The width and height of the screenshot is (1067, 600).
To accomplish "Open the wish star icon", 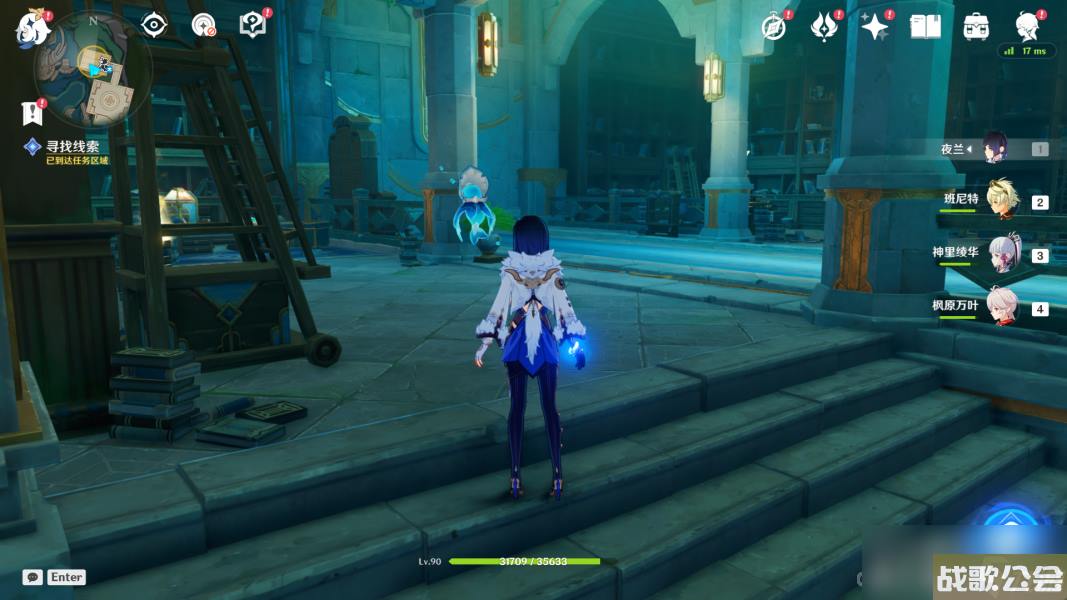I will coord(875,27).
